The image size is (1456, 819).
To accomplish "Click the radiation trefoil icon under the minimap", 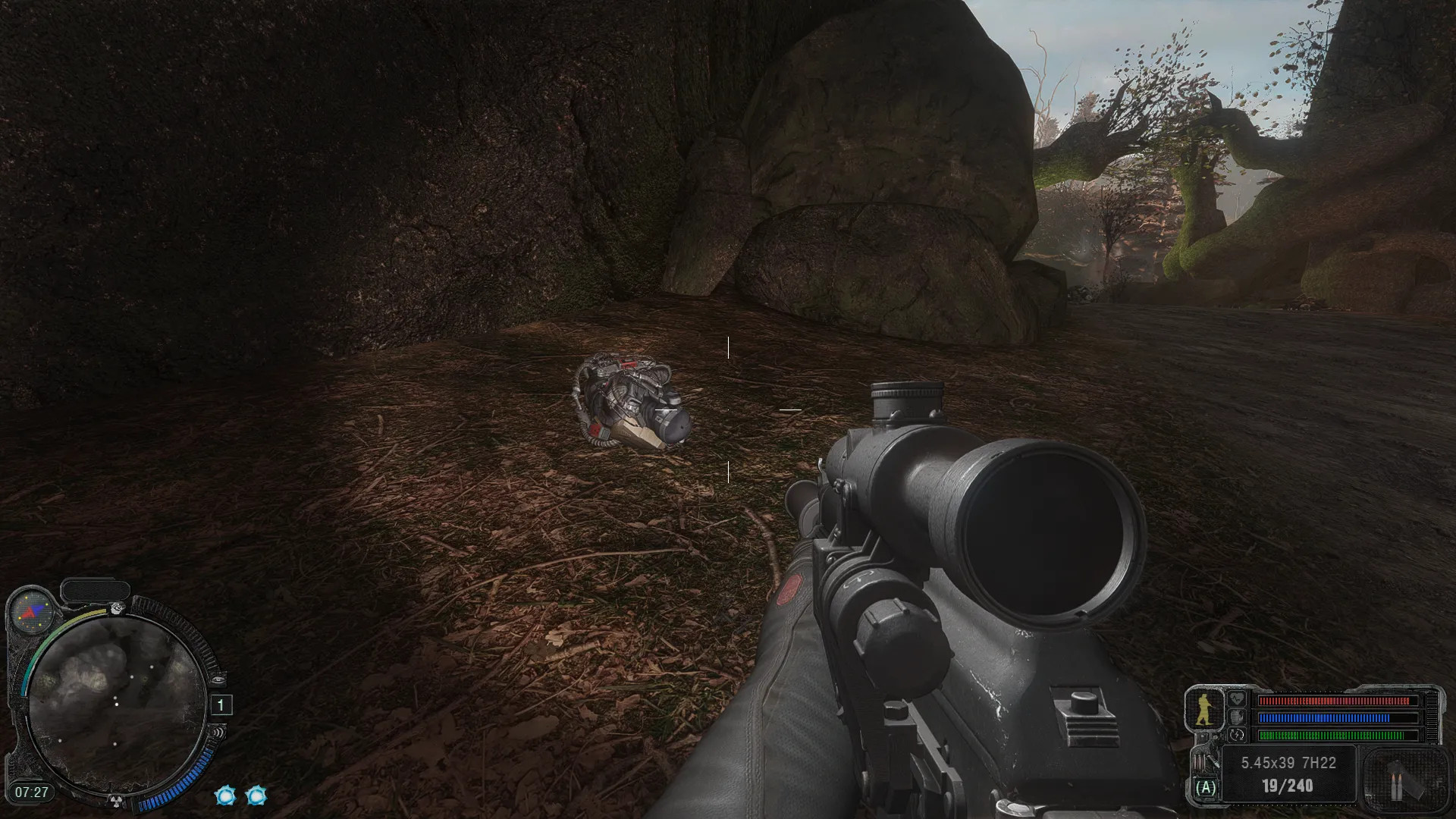I will point(118,799).
